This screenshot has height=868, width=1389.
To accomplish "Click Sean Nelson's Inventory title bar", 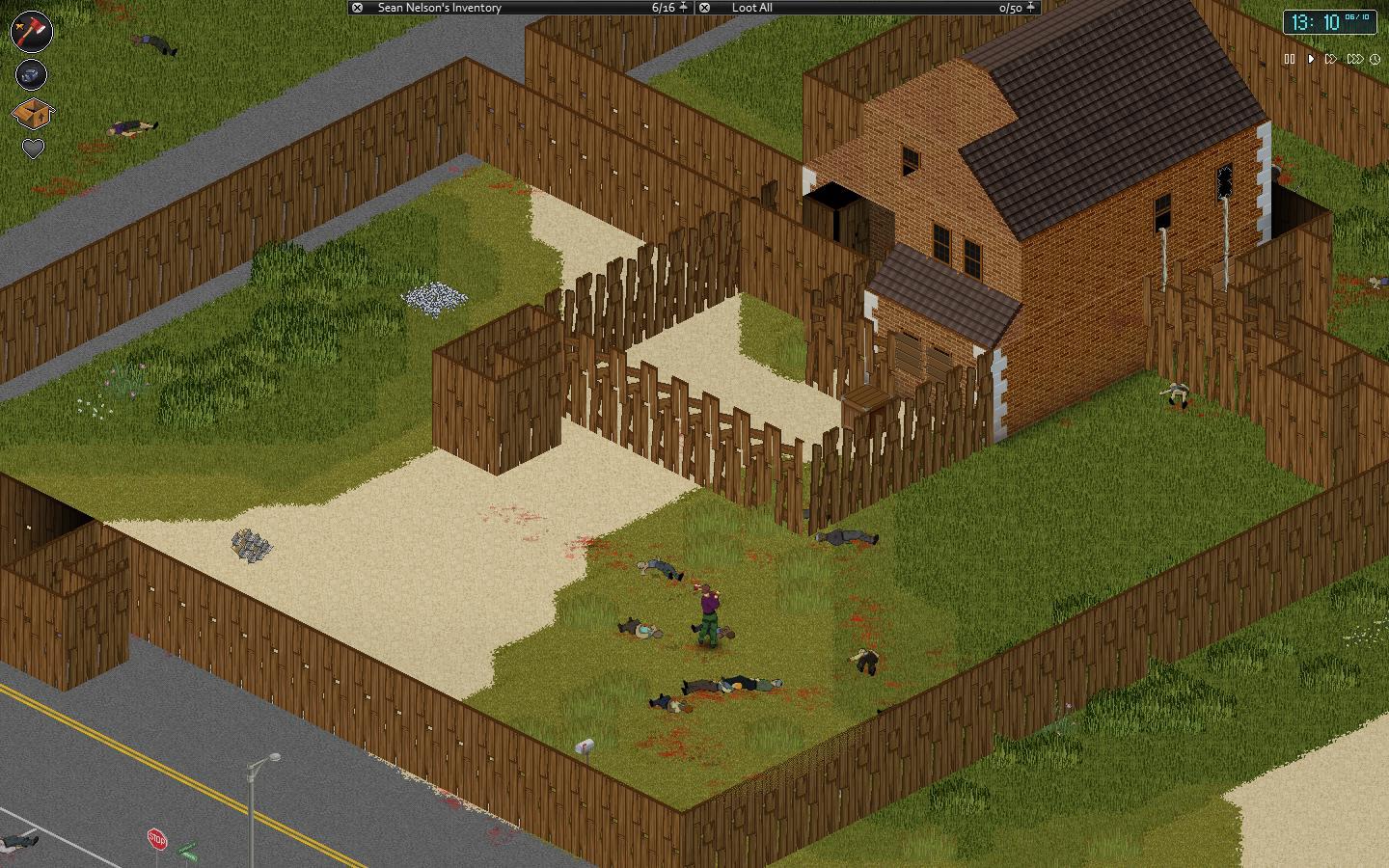I will 502,8.
